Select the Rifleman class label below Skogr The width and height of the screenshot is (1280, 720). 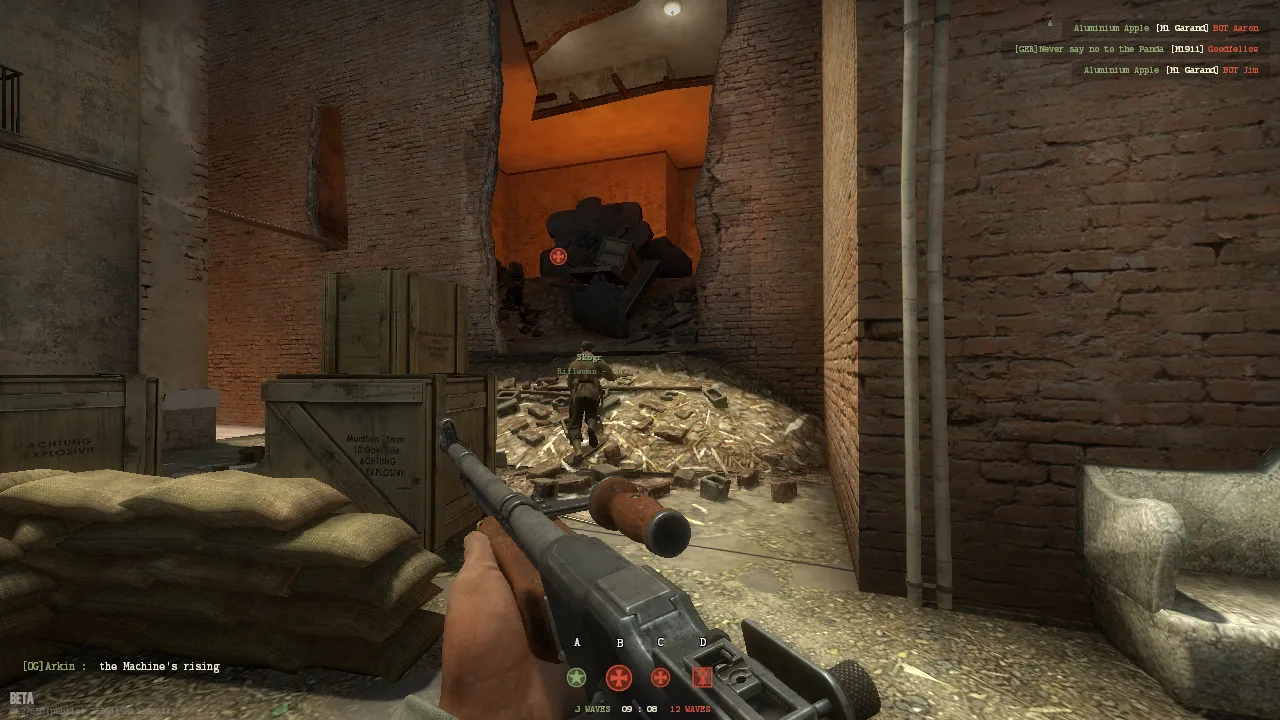(577, 371)
